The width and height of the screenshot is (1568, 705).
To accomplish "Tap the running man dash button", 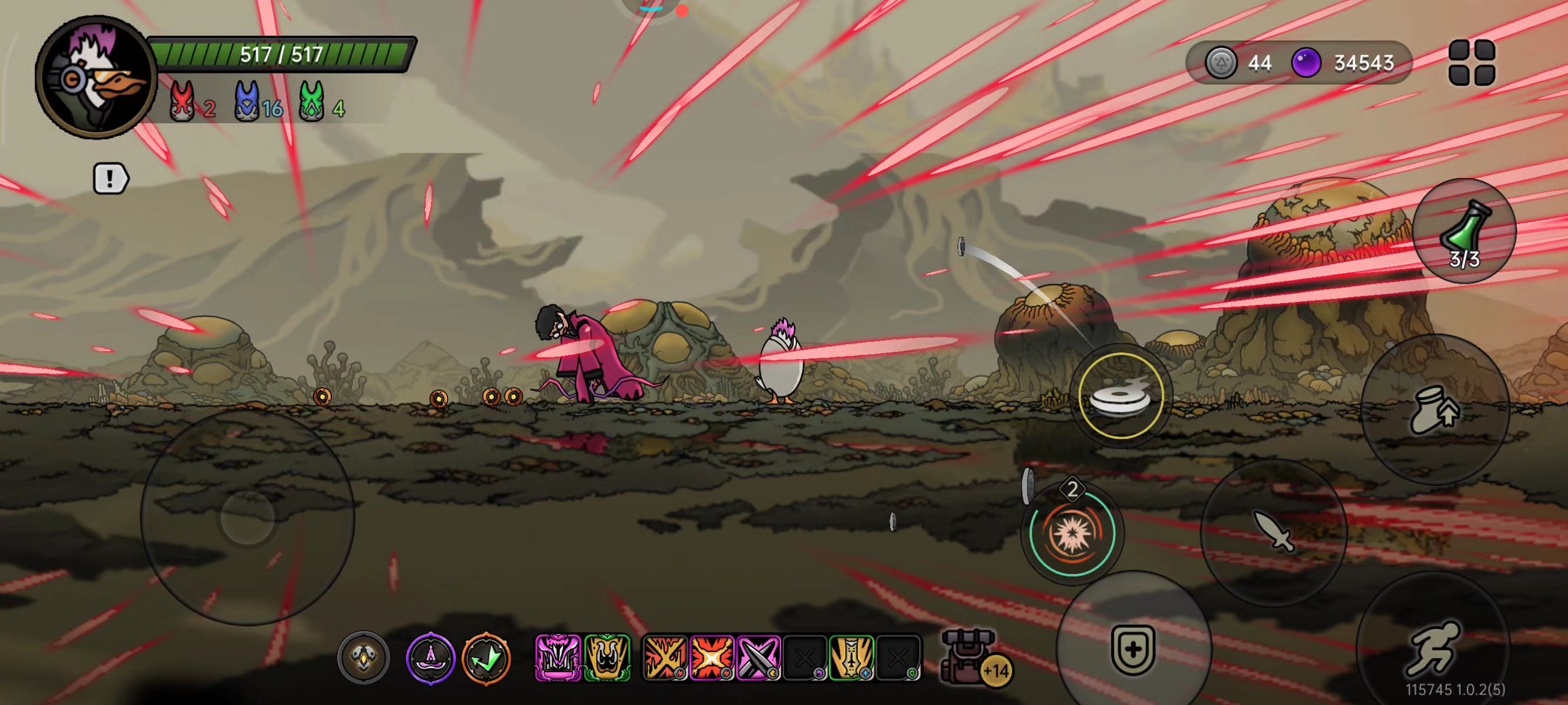I will pos(1432,649).
